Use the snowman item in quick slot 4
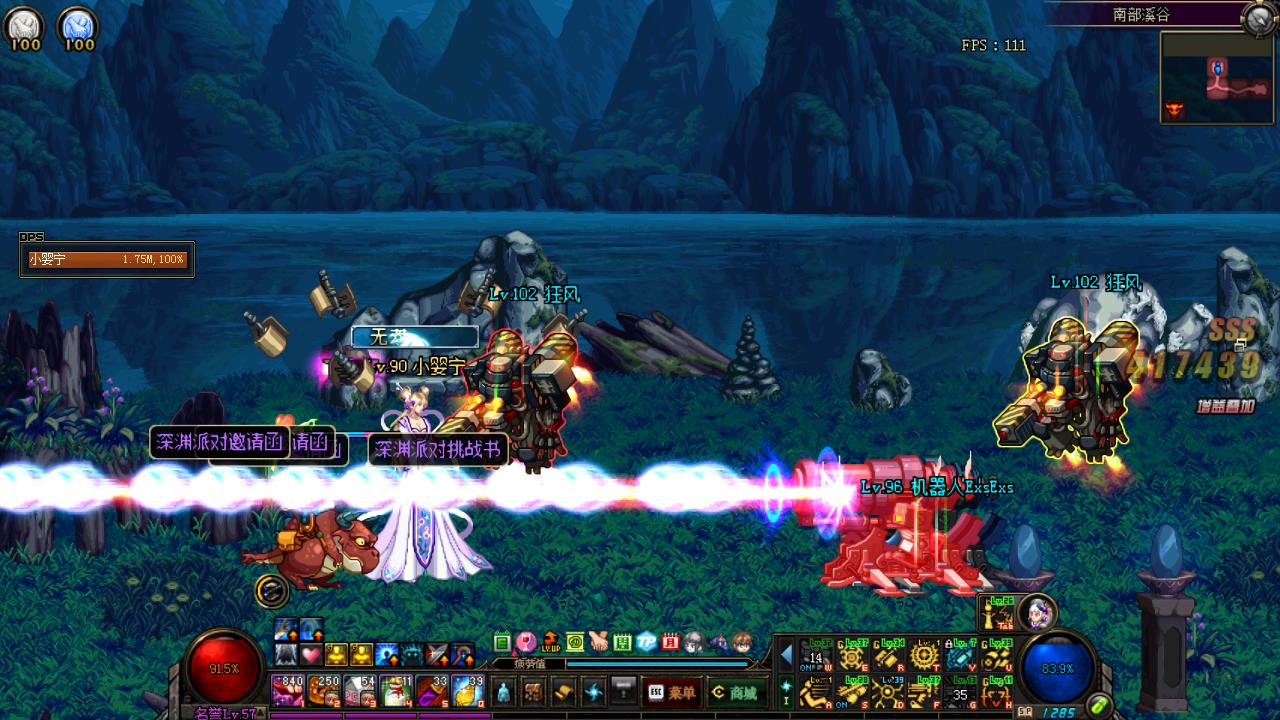The image size is (1280, 720). 395,690
